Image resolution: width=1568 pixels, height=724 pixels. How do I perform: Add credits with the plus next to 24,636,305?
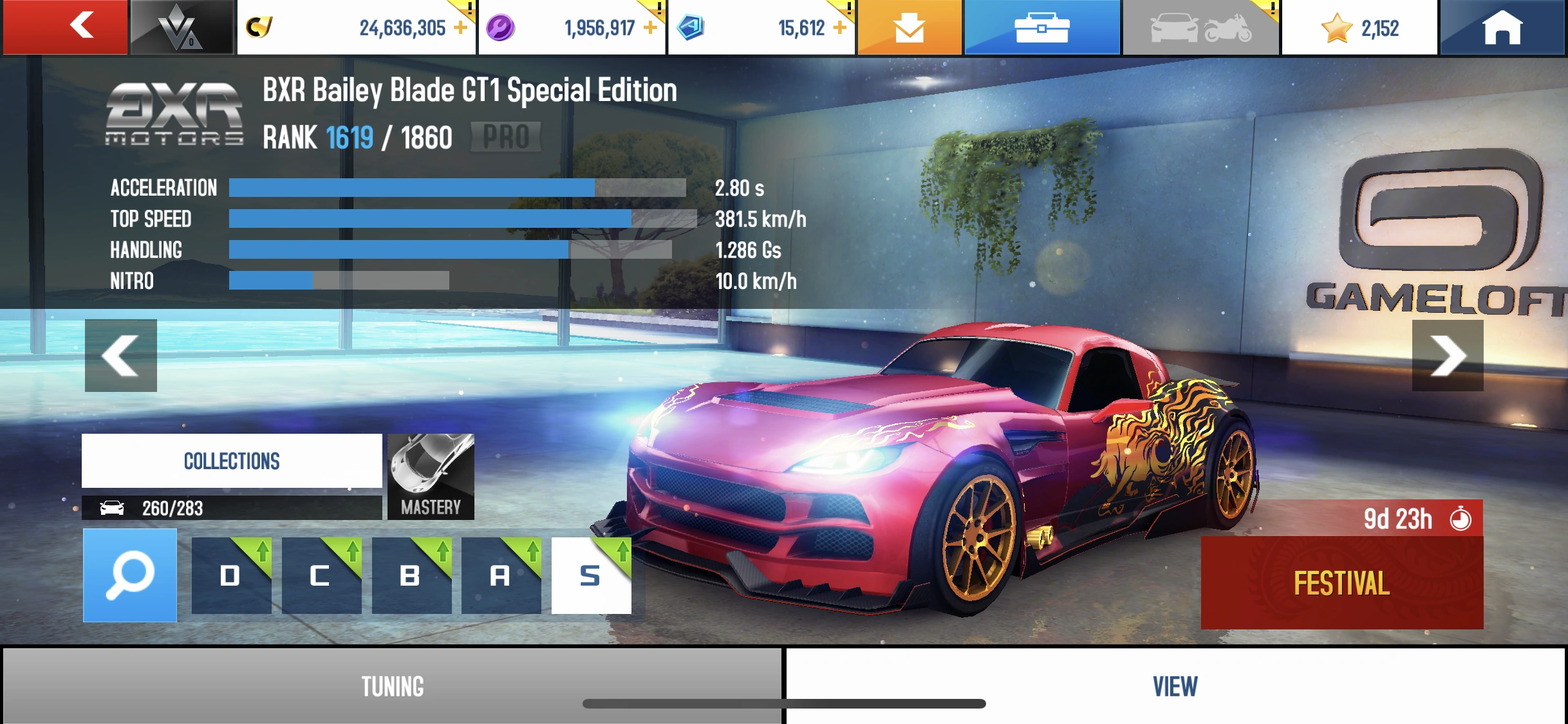point(458,26)
